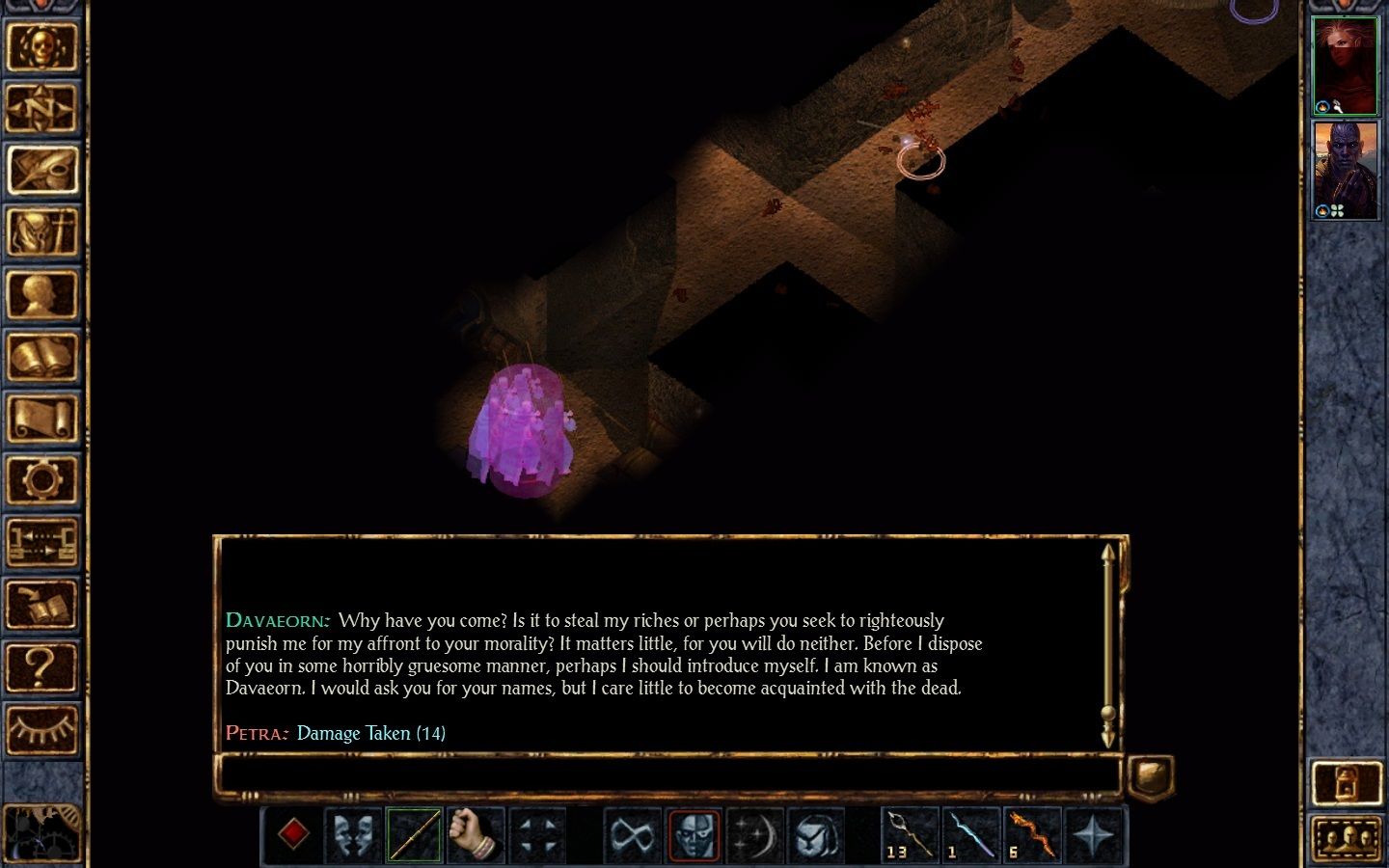
Task: Open the area map with the compass icon
Action: (41, 107)
